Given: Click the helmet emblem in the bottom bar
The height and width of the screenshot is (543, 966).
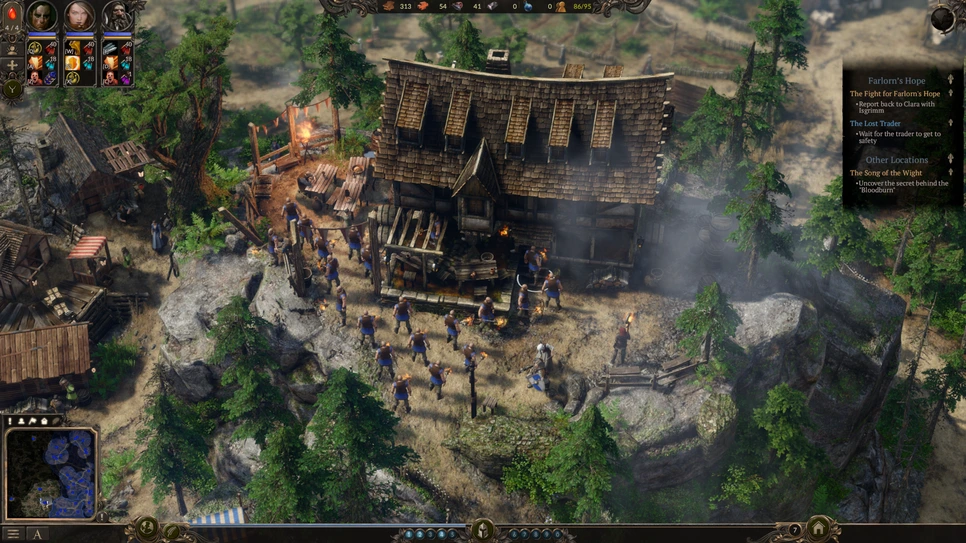Looking at the screenshot, I should coord(483,530).
